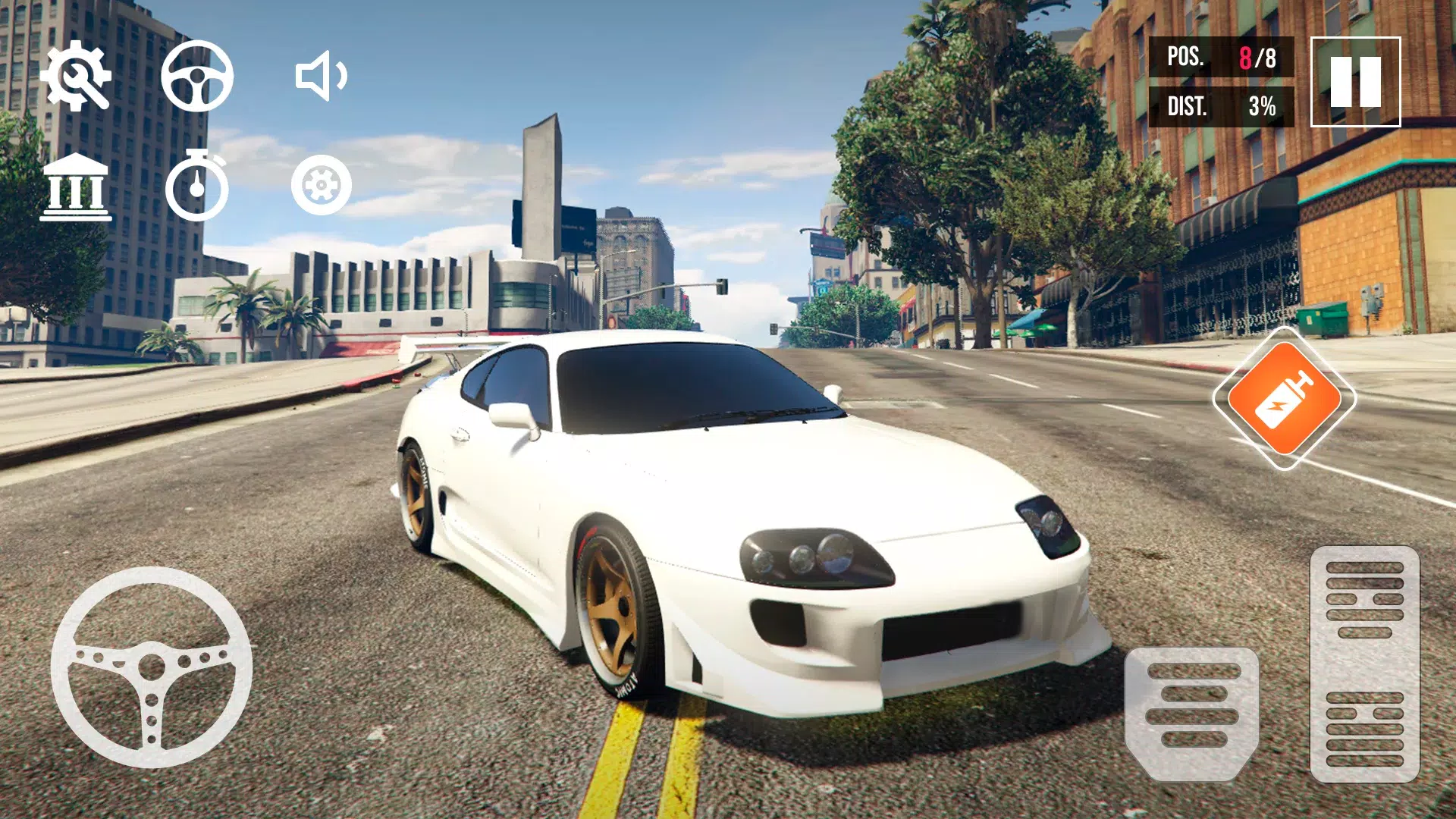Open the bank building icon
Viewport: 1456px width, 819px height.
[x=76, y=187]
